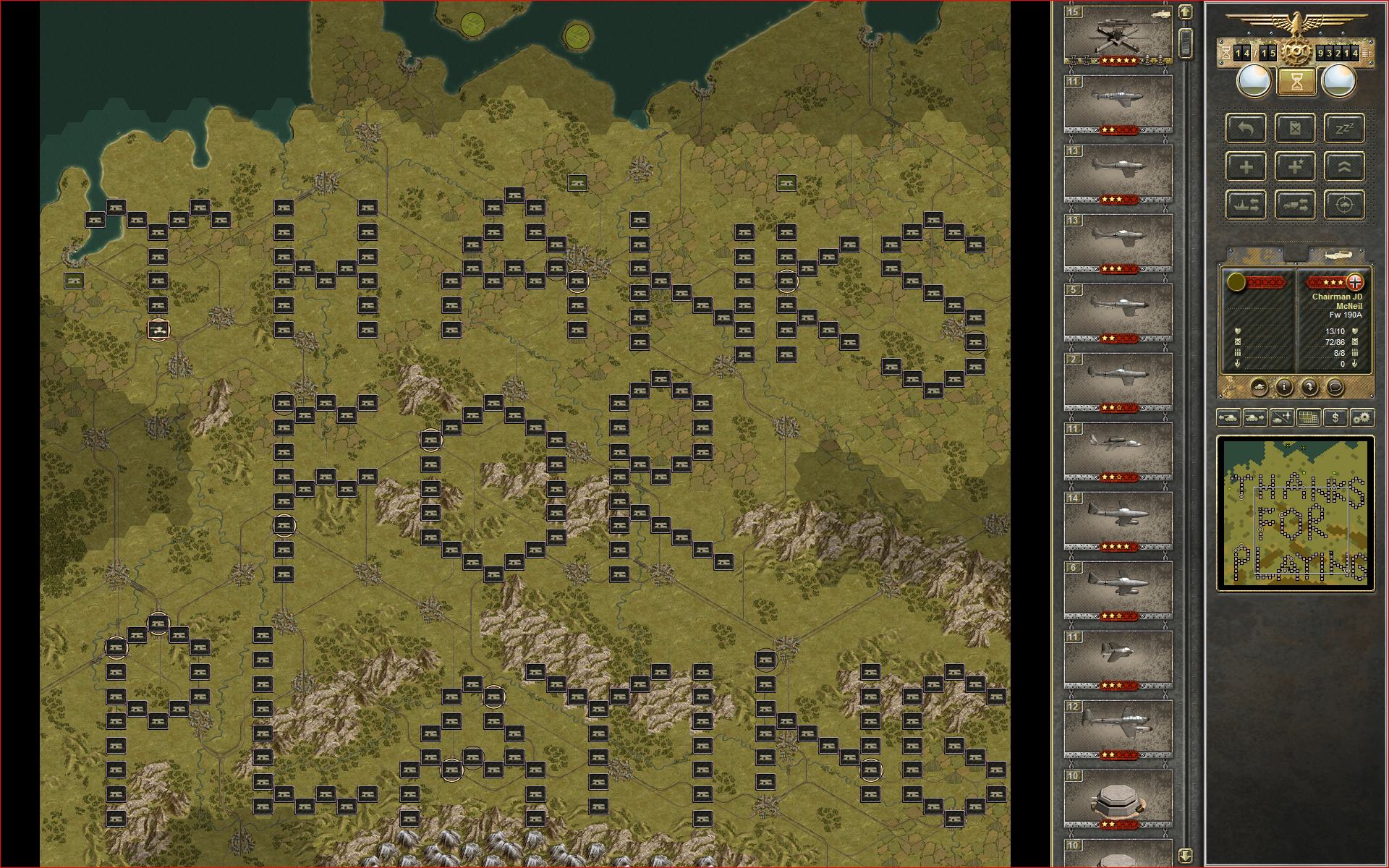Open game settings with the gears icon
Viewport: 1389px width, 868px height.
pyautogui.click(x=1363, y=418)
